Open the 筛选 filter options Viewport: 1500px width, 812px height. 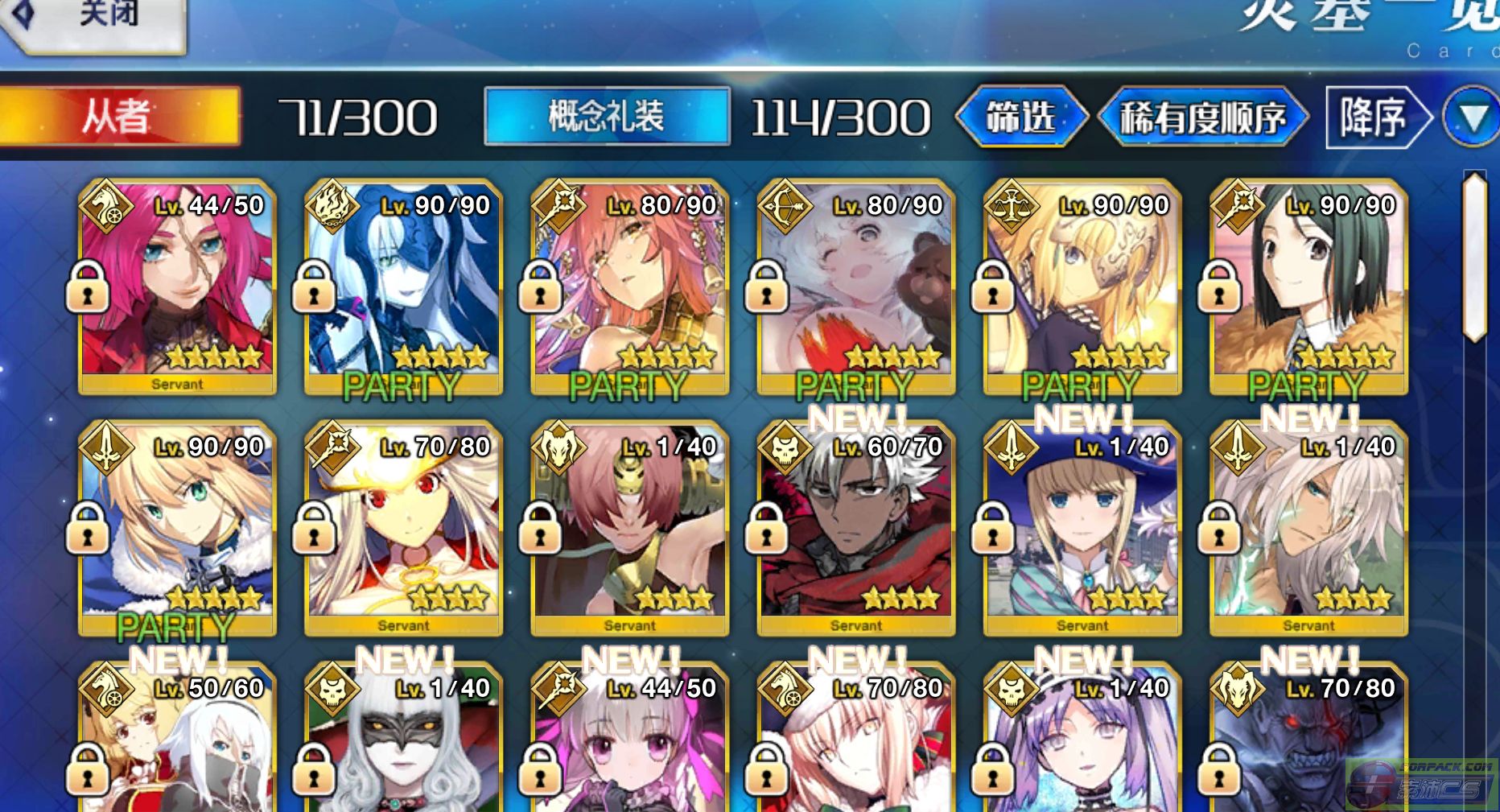tap(1020, 117)
